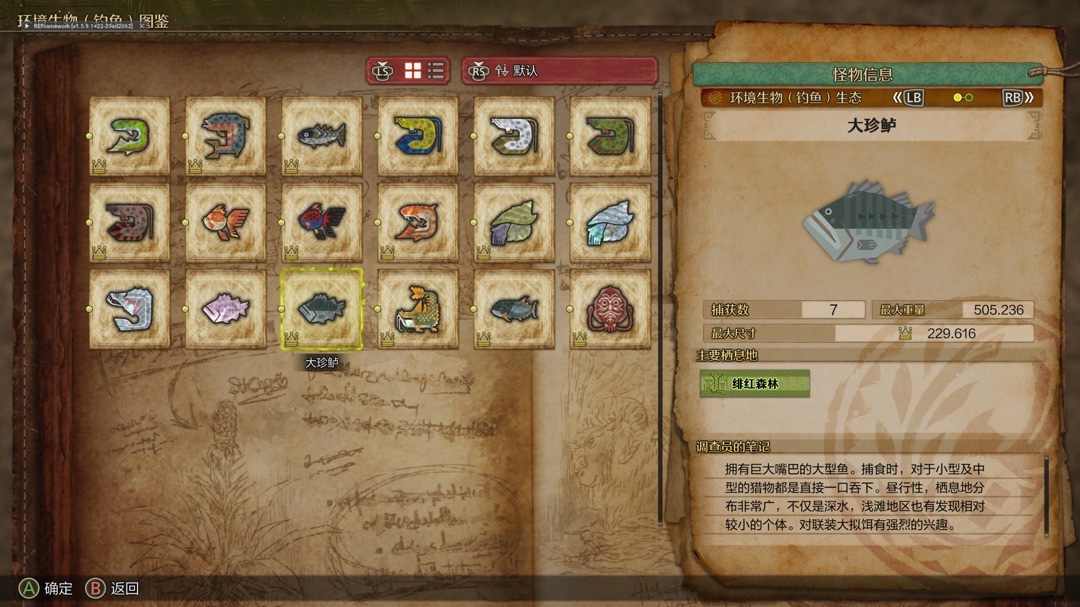Show the 绯红森林 habitat location

pos(755,383)
